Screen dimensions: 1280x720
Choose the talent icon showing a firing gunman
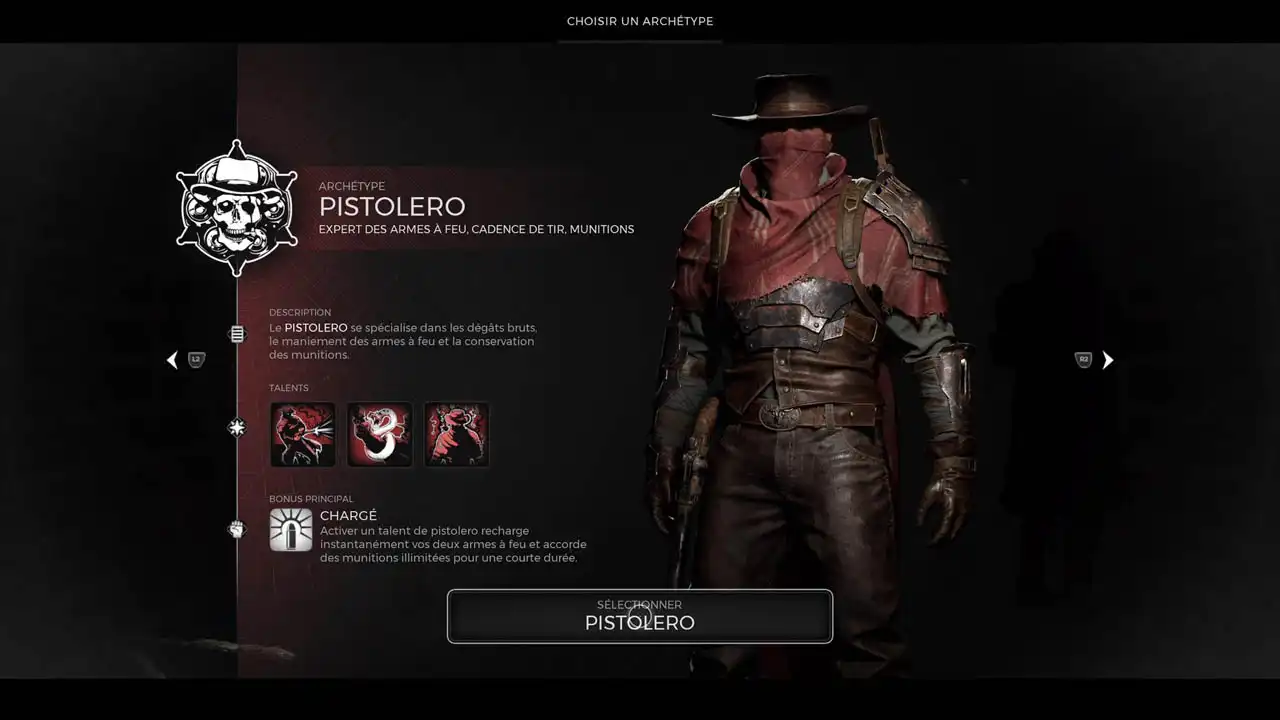303,434
